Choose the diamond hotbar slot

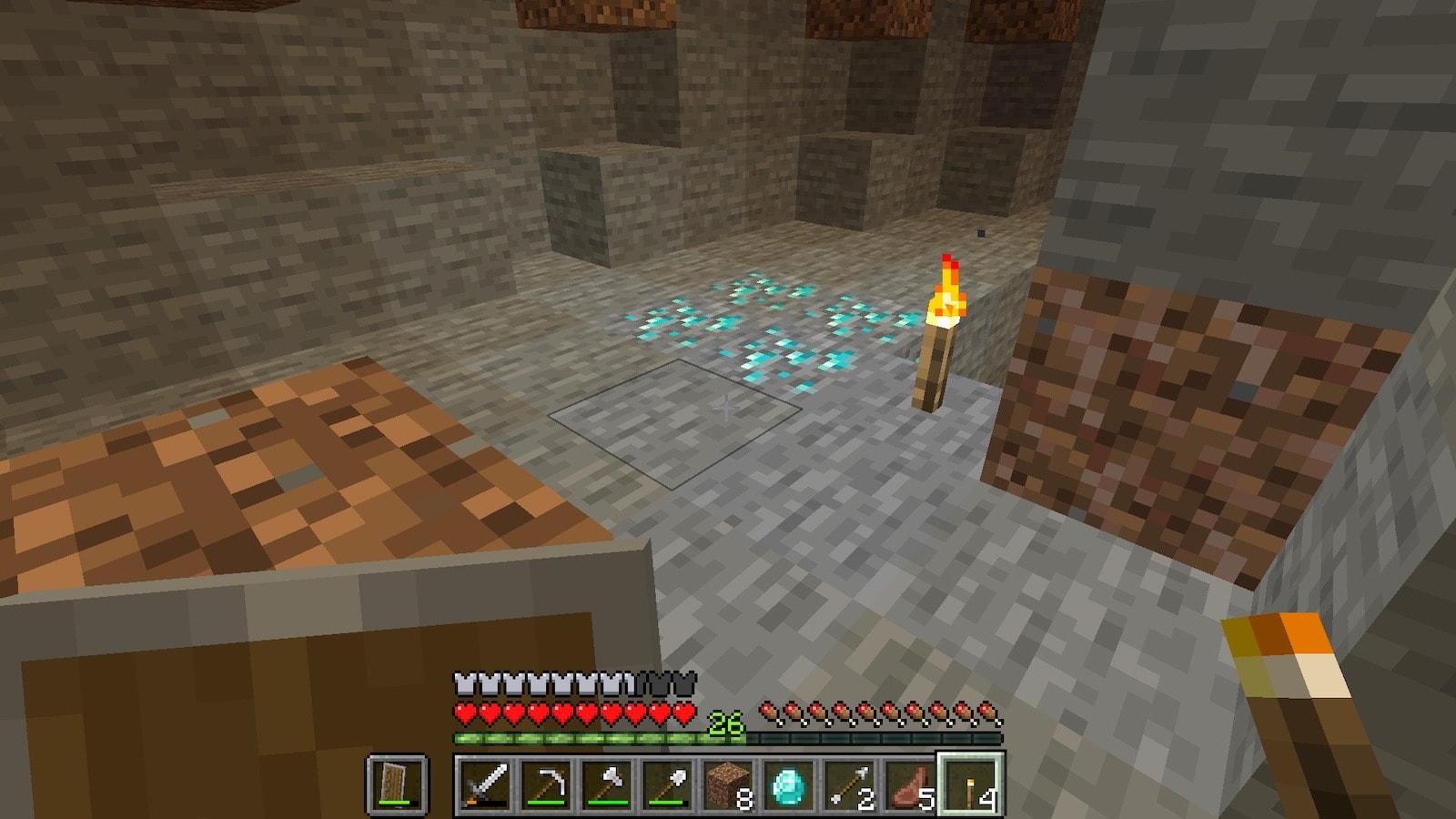(x=788, y=784)
